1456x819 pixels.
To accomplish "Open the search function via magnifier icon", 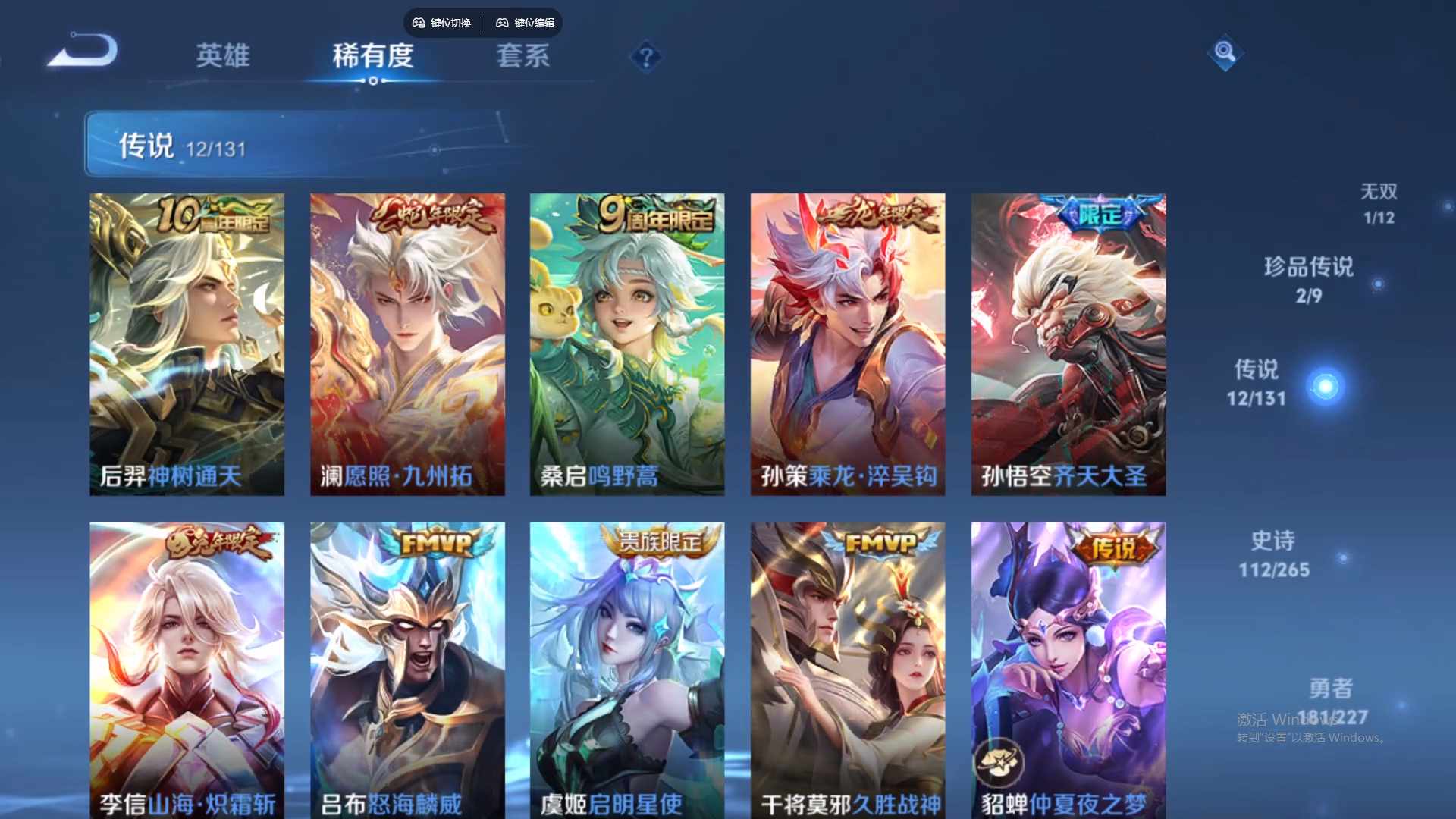I will pyautogui.click(x=1224, y=53).
